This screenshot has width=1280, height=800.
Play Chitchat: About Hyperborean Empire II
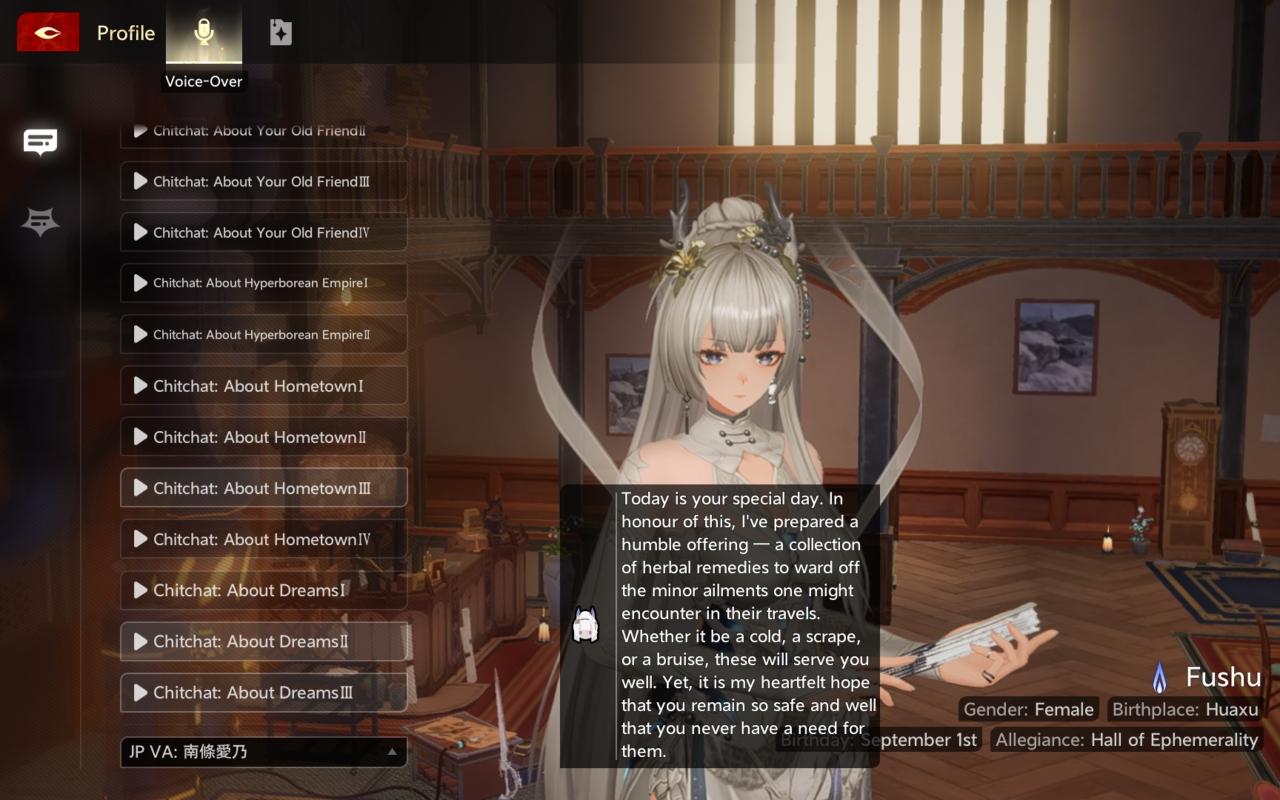[263, 334]
